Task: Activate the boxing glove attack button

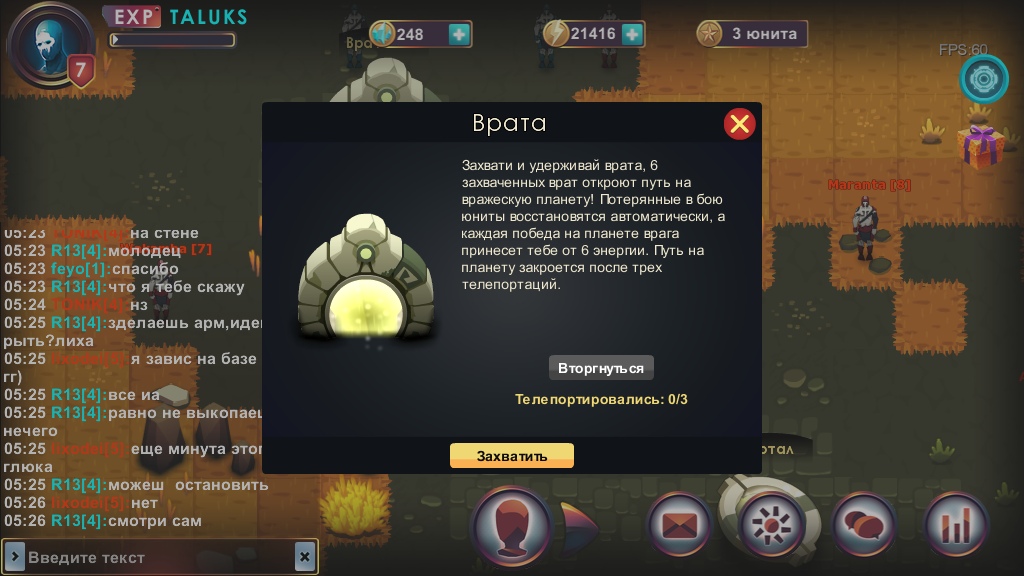Action: [x=512, y=525]
